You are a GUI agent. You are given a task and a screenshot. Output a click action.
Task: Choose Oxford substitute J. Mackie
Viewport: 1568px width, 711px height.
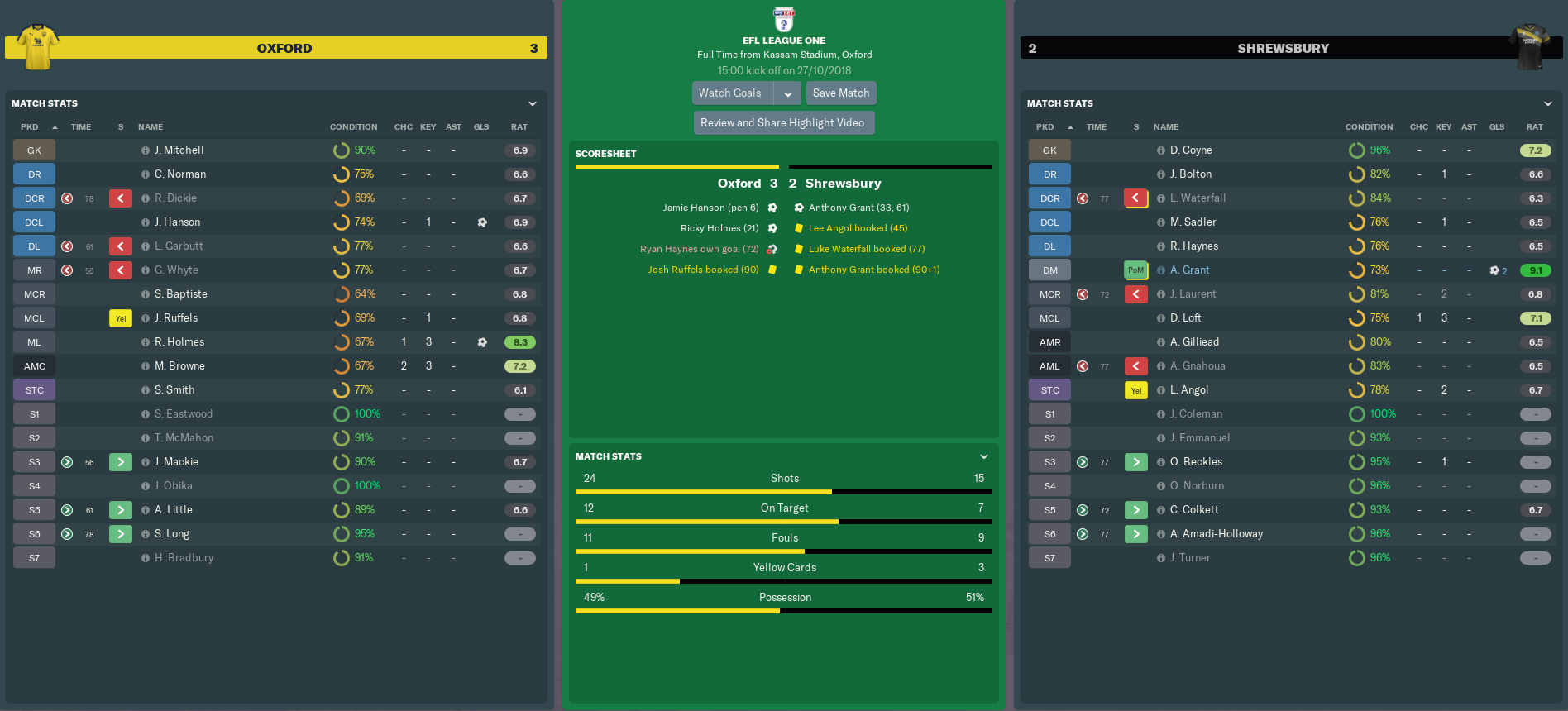[x=176, y=462]
